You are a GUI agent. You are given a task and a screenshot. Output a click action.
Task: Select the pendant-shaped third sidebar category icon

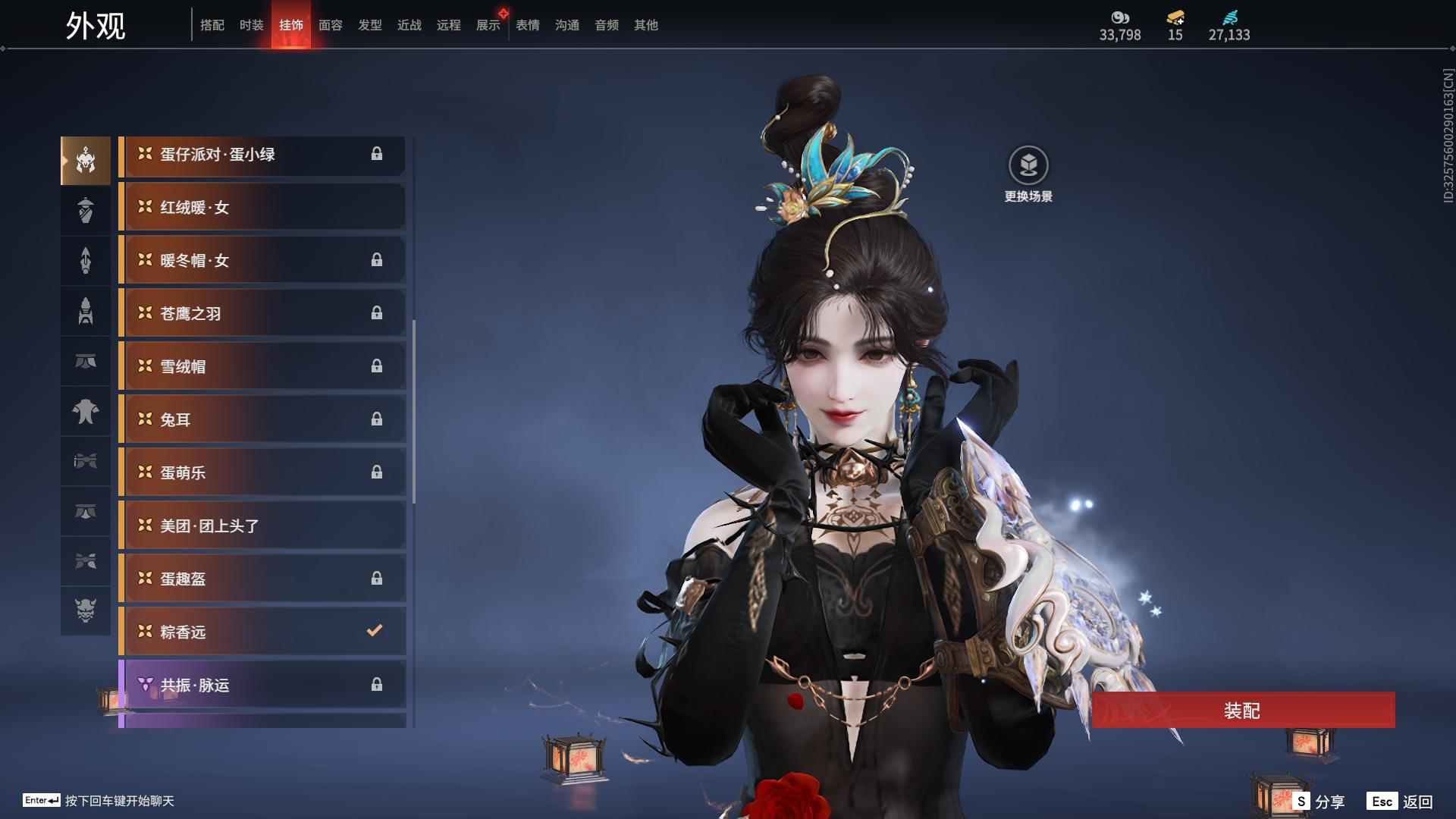[86, 260]
